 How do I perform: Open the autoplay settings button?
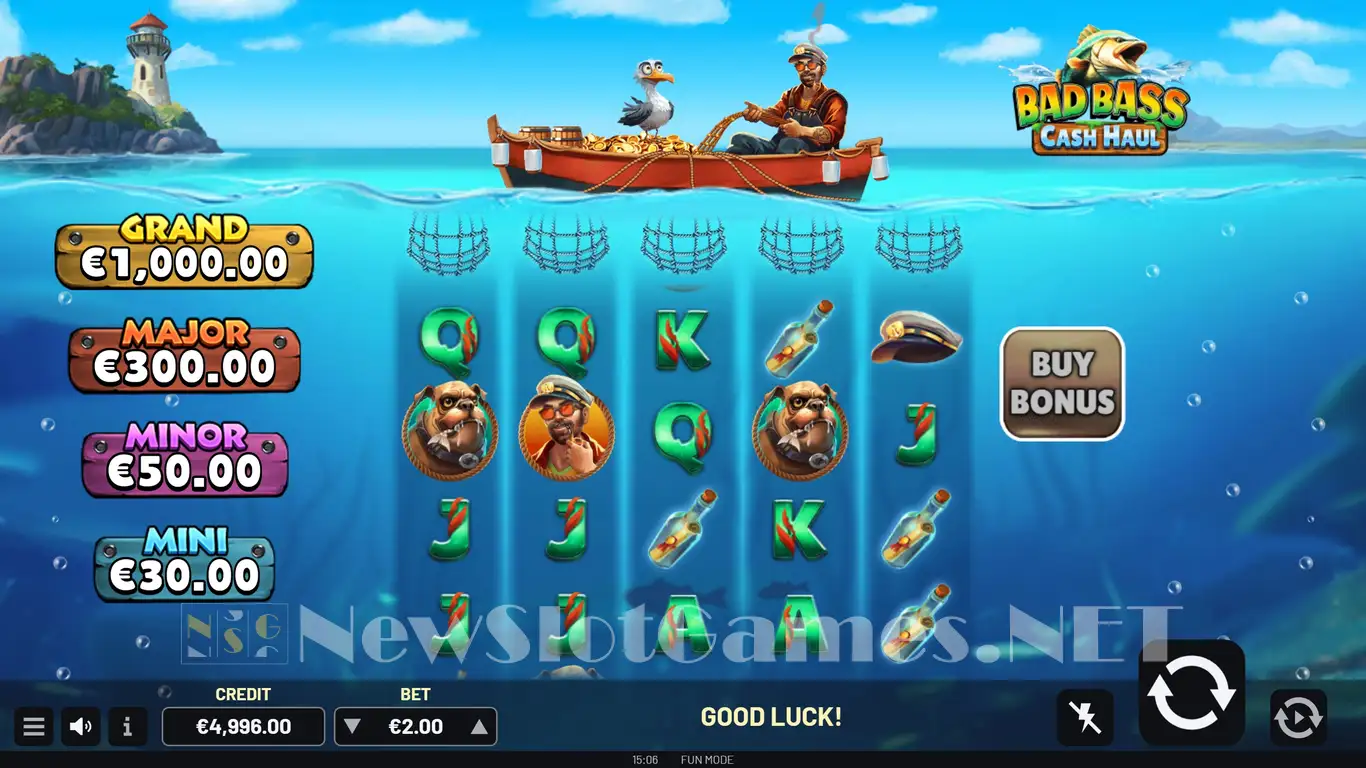(x=1298, y=717)
